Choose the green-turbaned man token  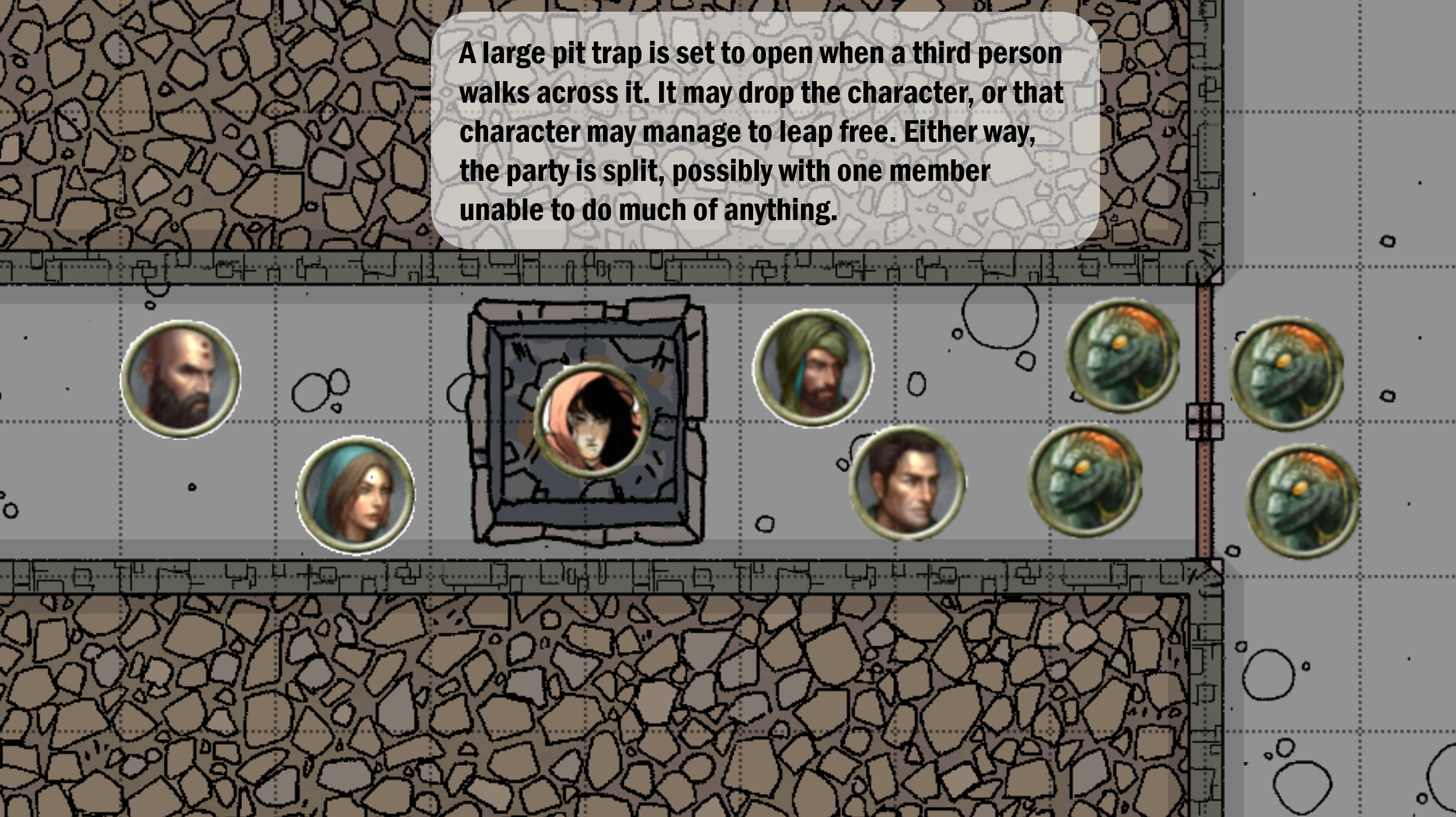click(813, 368)
